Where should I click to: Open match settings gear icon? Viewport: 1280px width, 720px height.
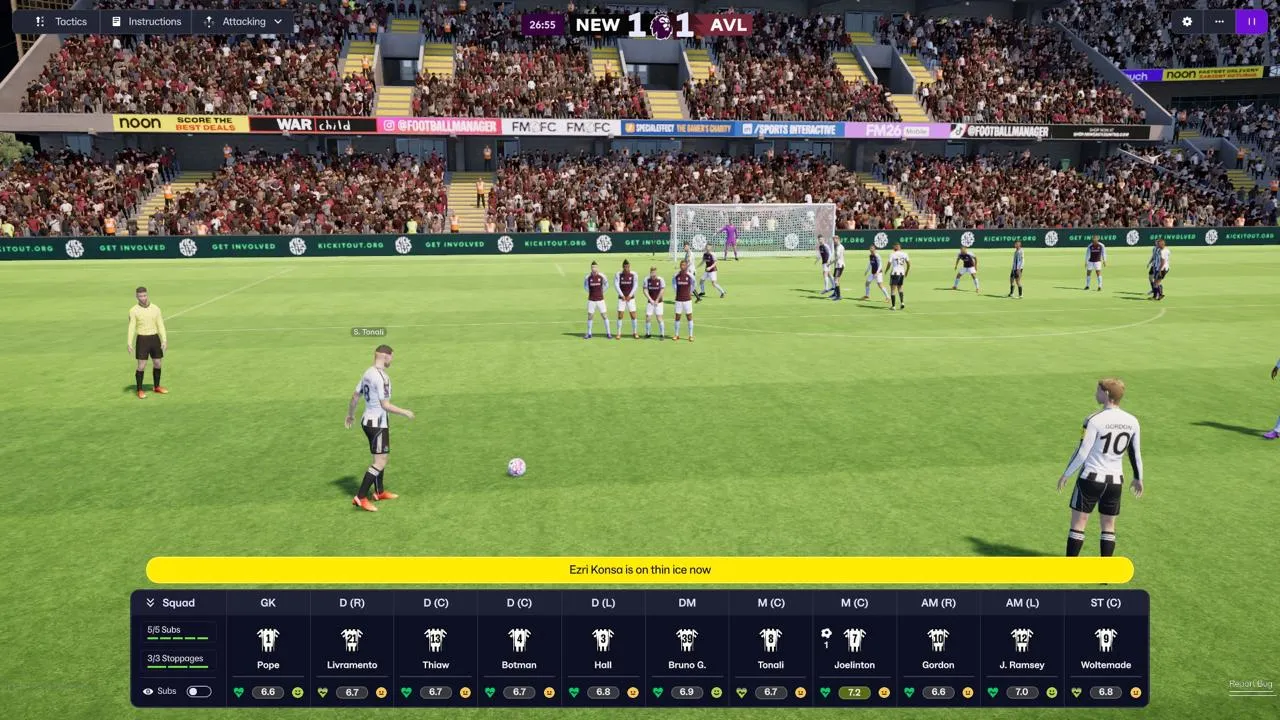[1187, 21]
